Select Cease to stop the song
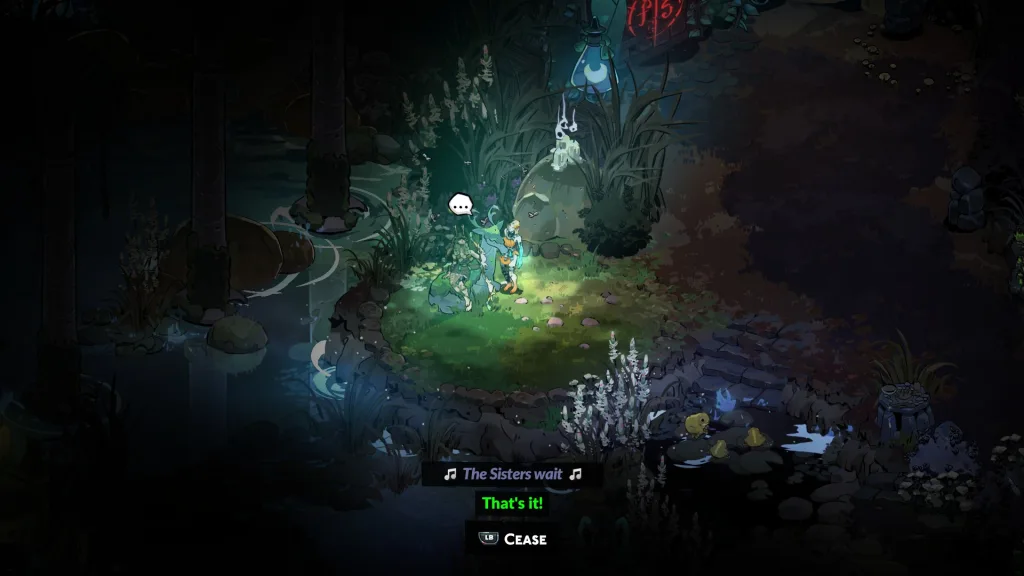Image resolution: width=1024 pixels, height=576 pixels. pyautogui.click(x=514, y=539)
